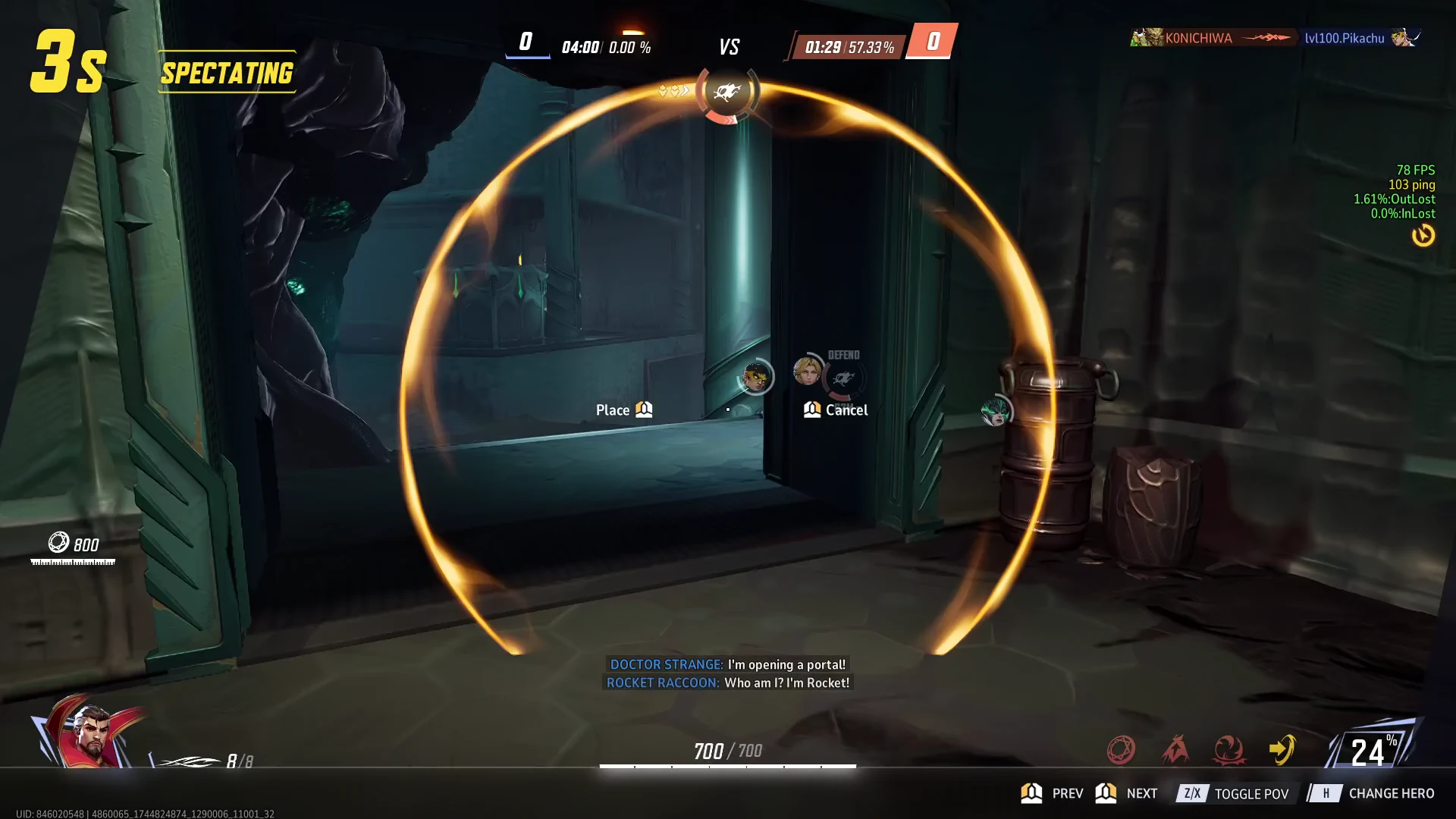Screen dimensions: 1456x819
Task: Select the red pentagram circle ability icon
Action: [x=1121, y=750]
